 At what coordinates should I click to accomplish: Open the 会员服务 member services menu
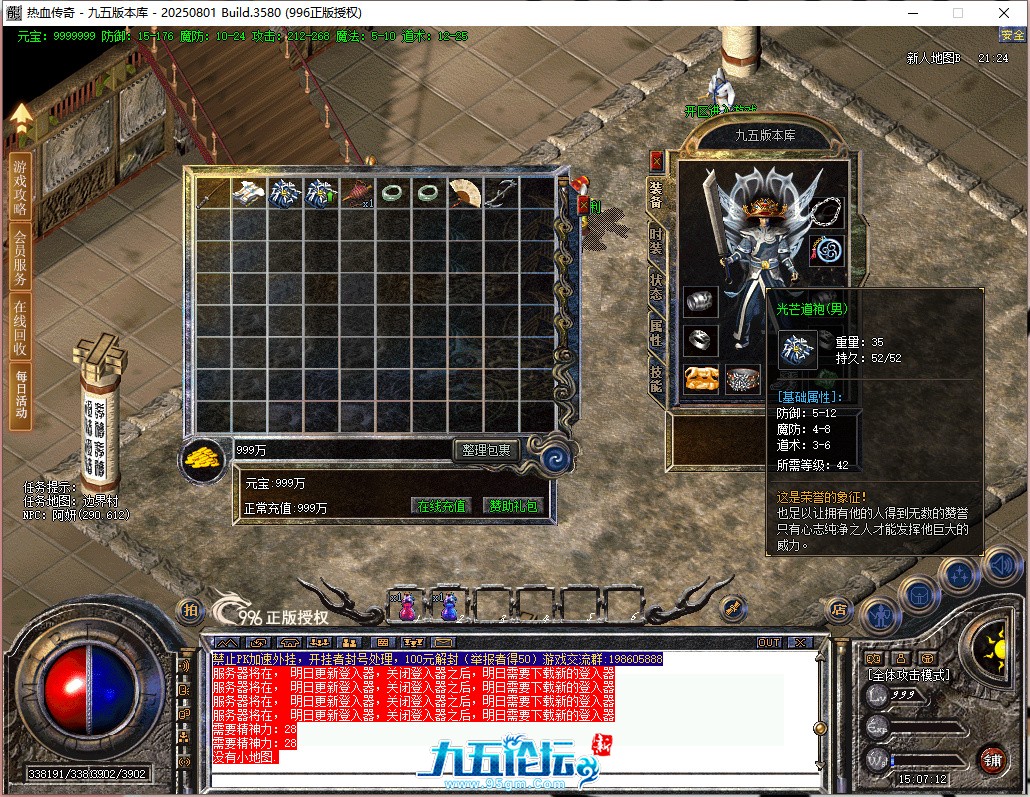20,259
